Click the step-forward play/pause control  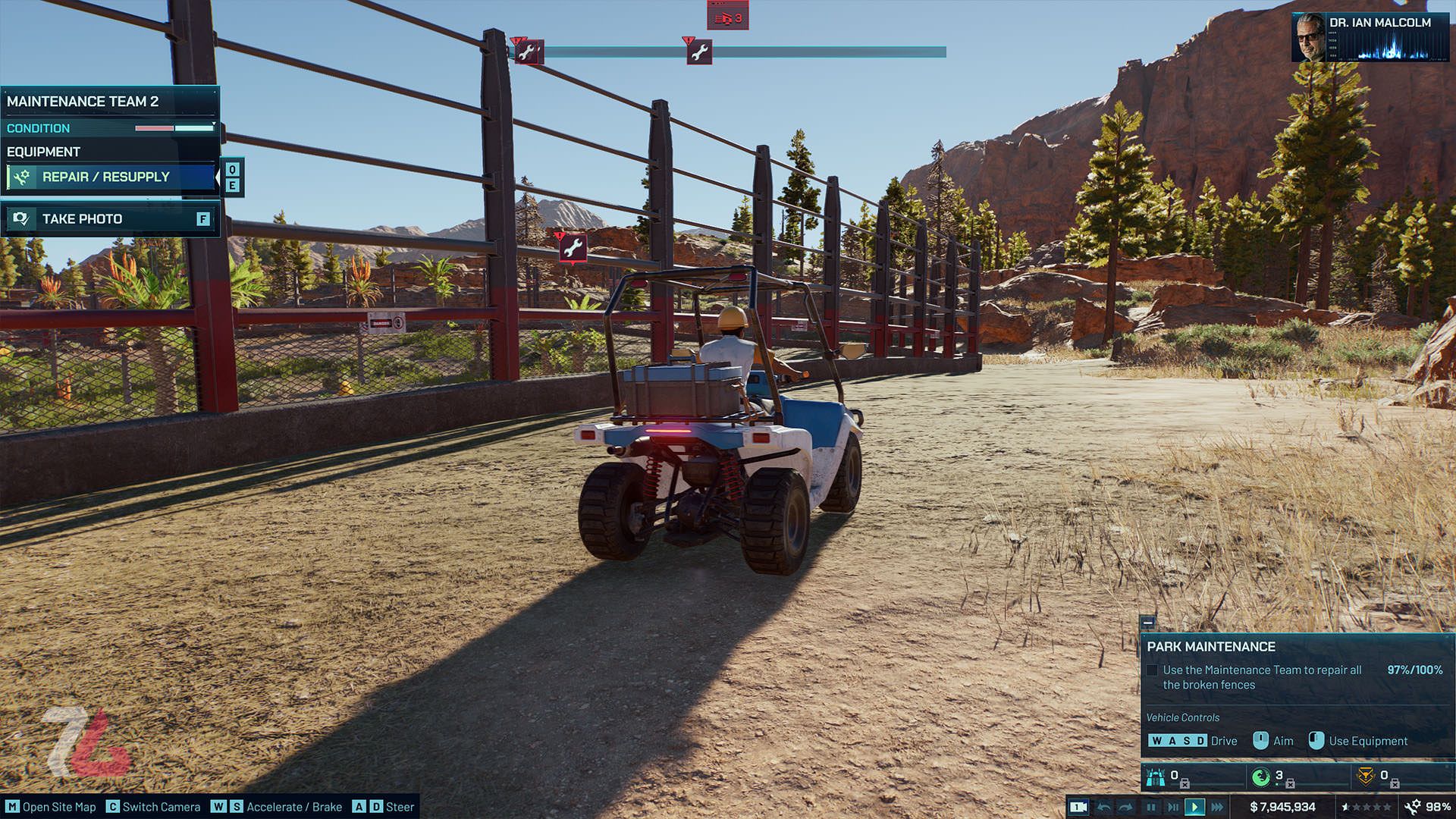tap(1172, 807)
